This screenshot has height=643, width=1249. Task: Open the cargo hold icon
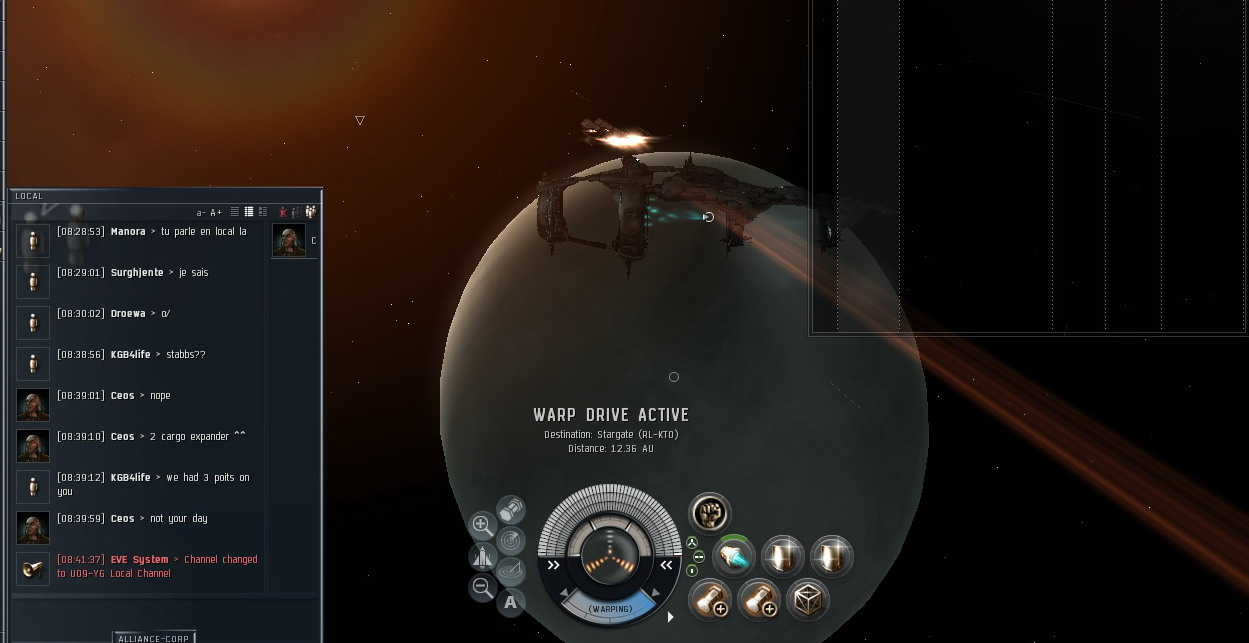tap(511, 510)
